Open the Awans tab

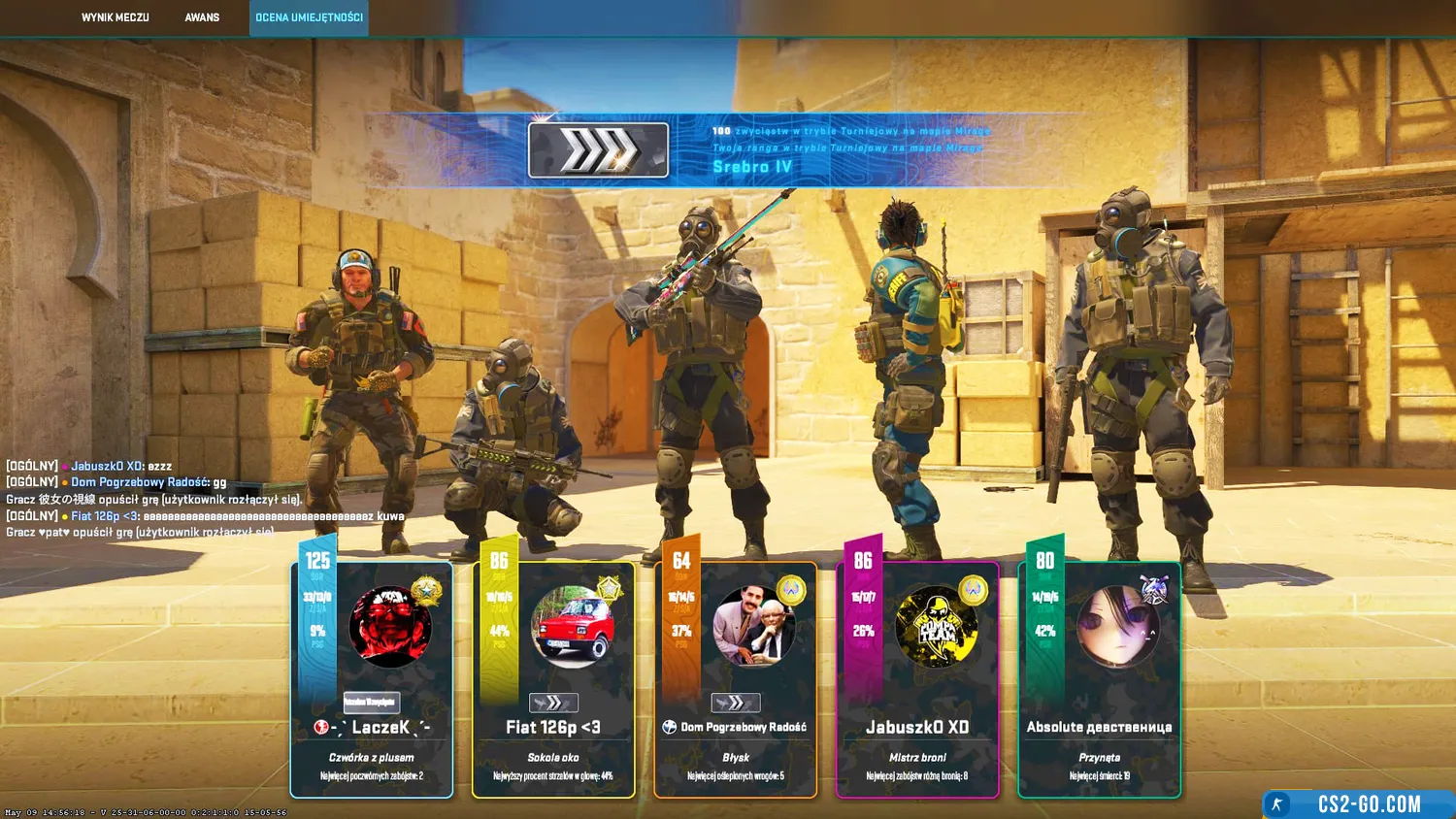click(x=202, y=17)
